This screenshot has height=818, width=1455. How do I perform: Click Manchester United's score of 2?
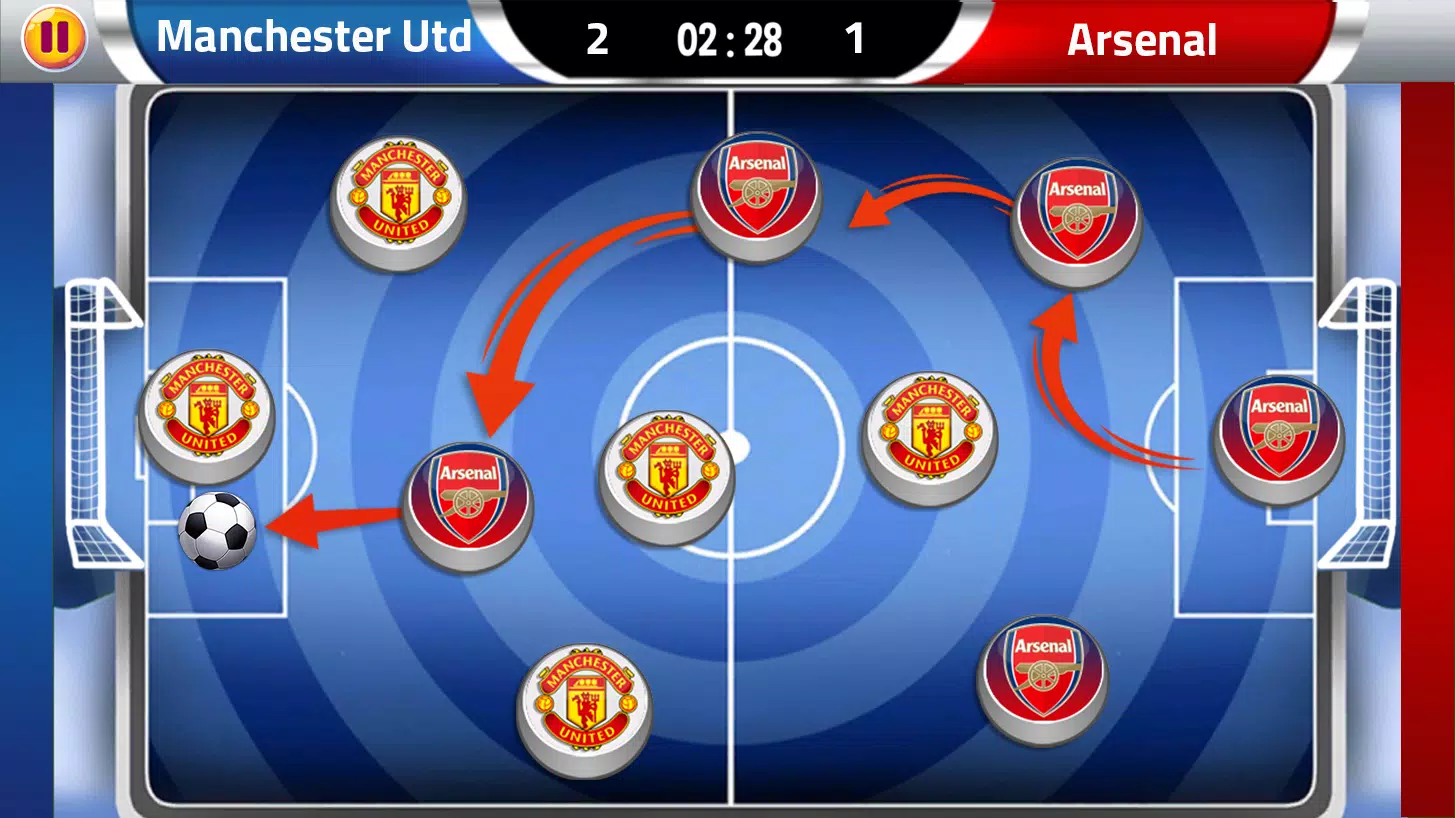(597, 40)
